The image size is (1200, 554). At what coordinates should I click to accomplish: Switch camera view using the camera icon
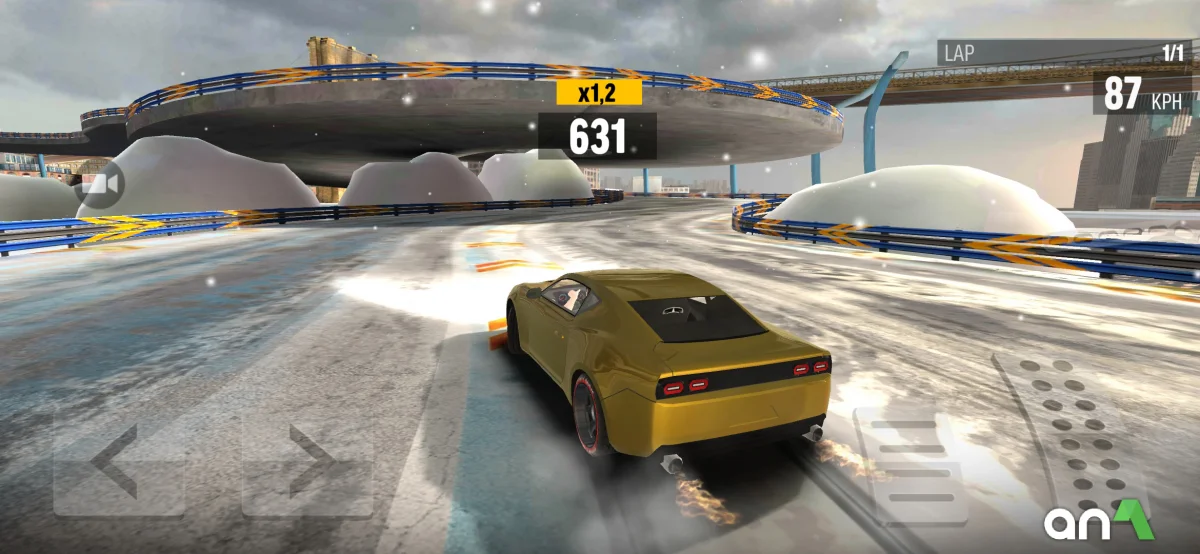100,185
